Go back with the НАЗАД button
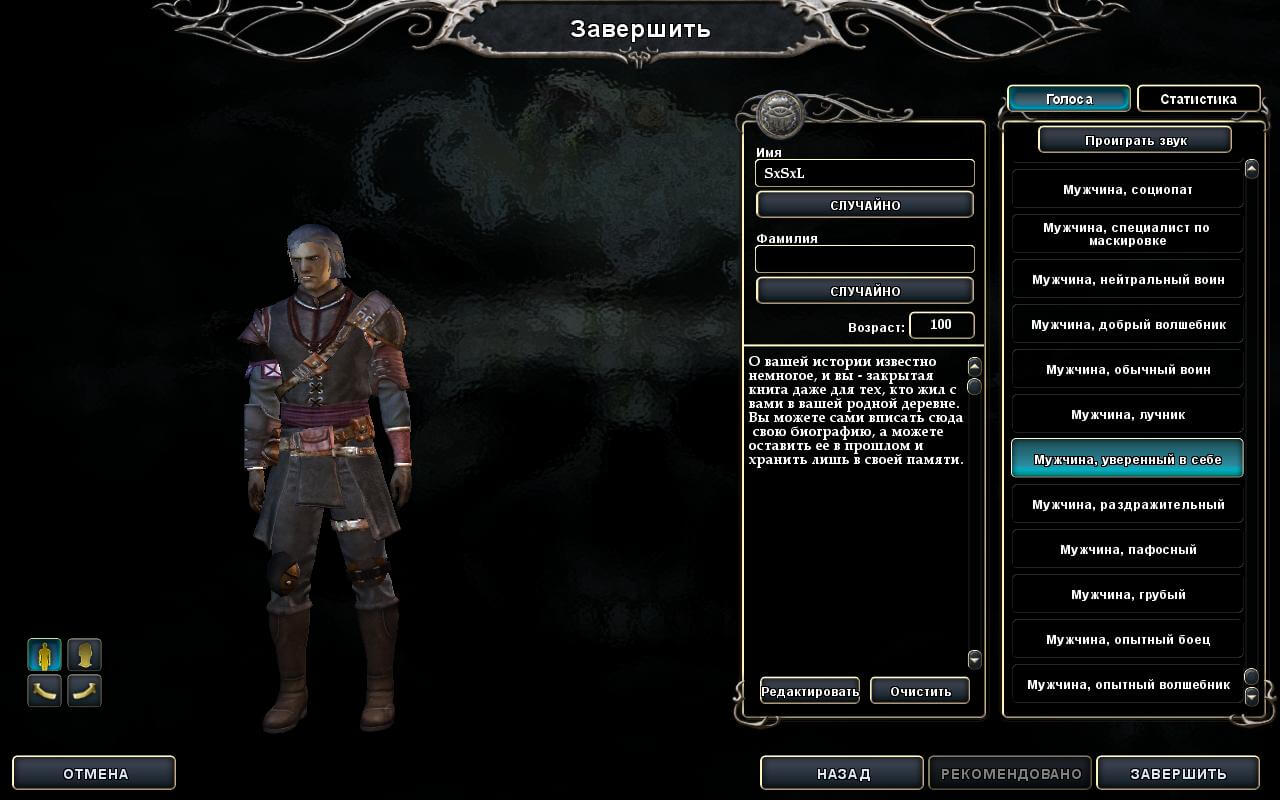Image resolution: width=1280 pixels, height=800 pixels. (x=842, y=773)
